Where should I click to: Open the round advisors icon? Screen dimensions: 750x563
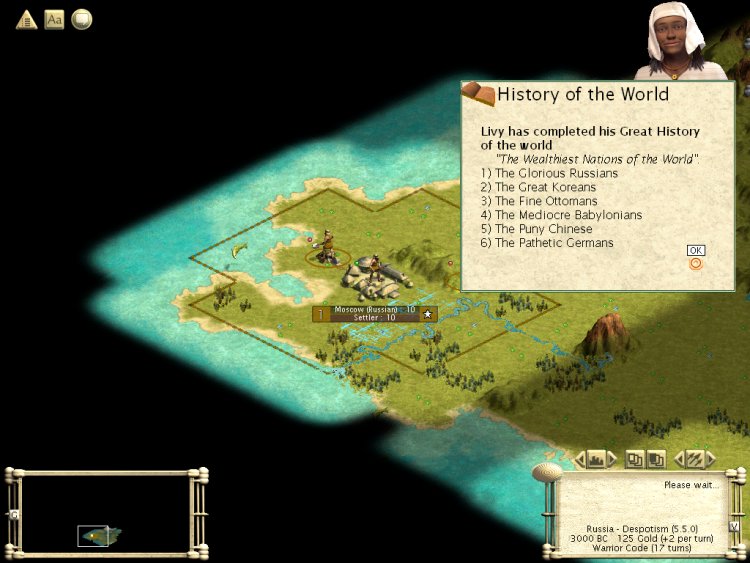pyautogui.click(x=81, y=19)
